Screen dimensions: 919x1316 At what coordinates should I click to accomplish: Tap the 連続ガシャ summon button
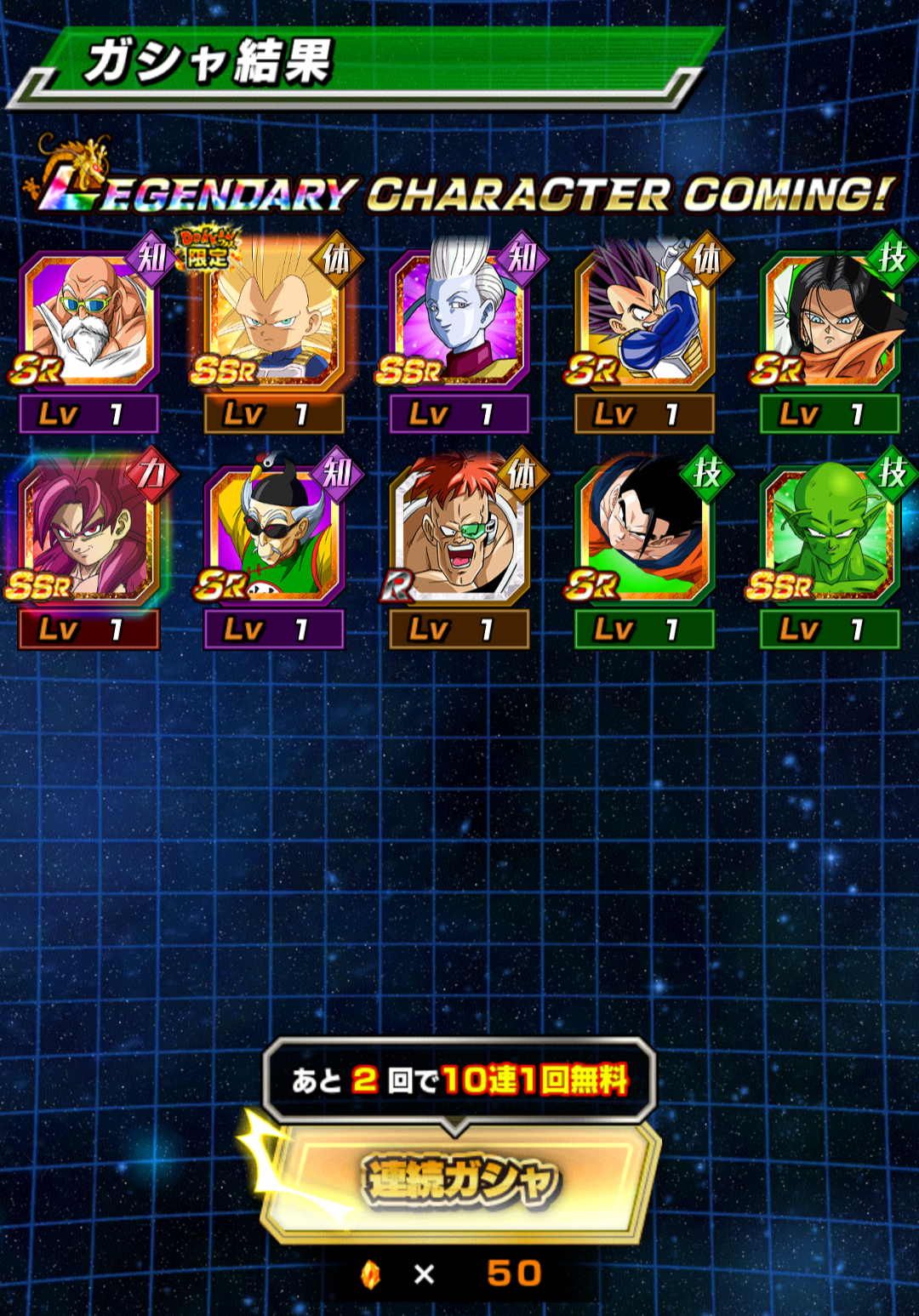point(460,1182)
